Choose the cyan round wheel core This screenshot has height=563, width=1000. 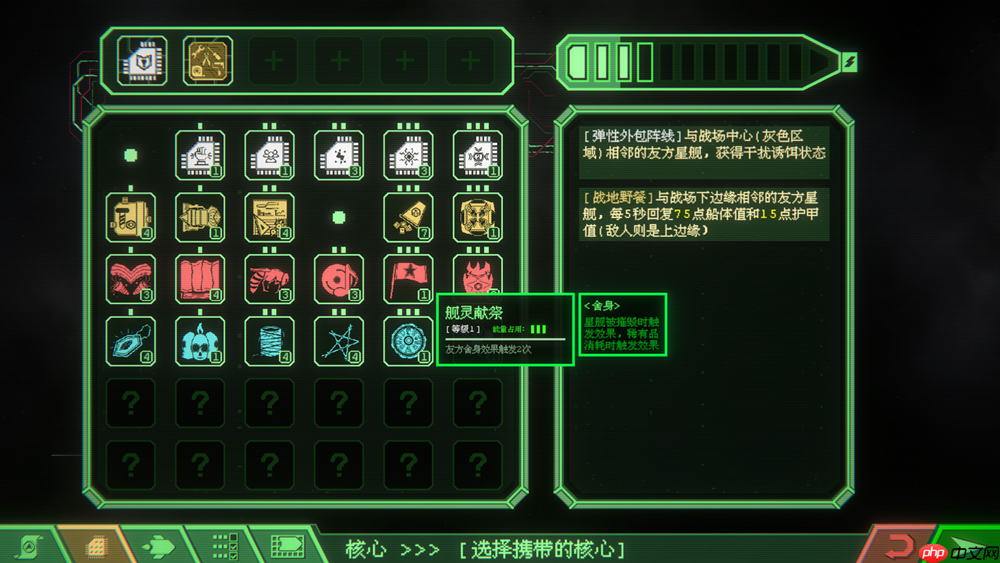[x=409, y=341]
